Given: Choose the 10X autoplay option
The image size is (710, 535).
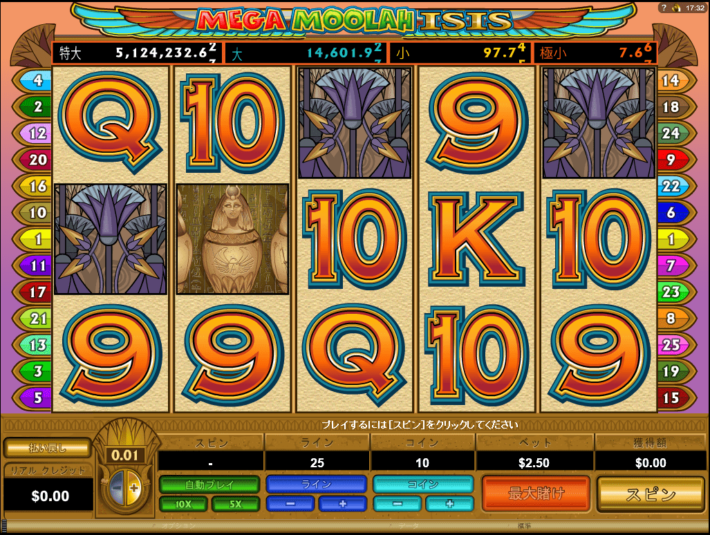Looking at the screenshot, I should click(183, 504).
